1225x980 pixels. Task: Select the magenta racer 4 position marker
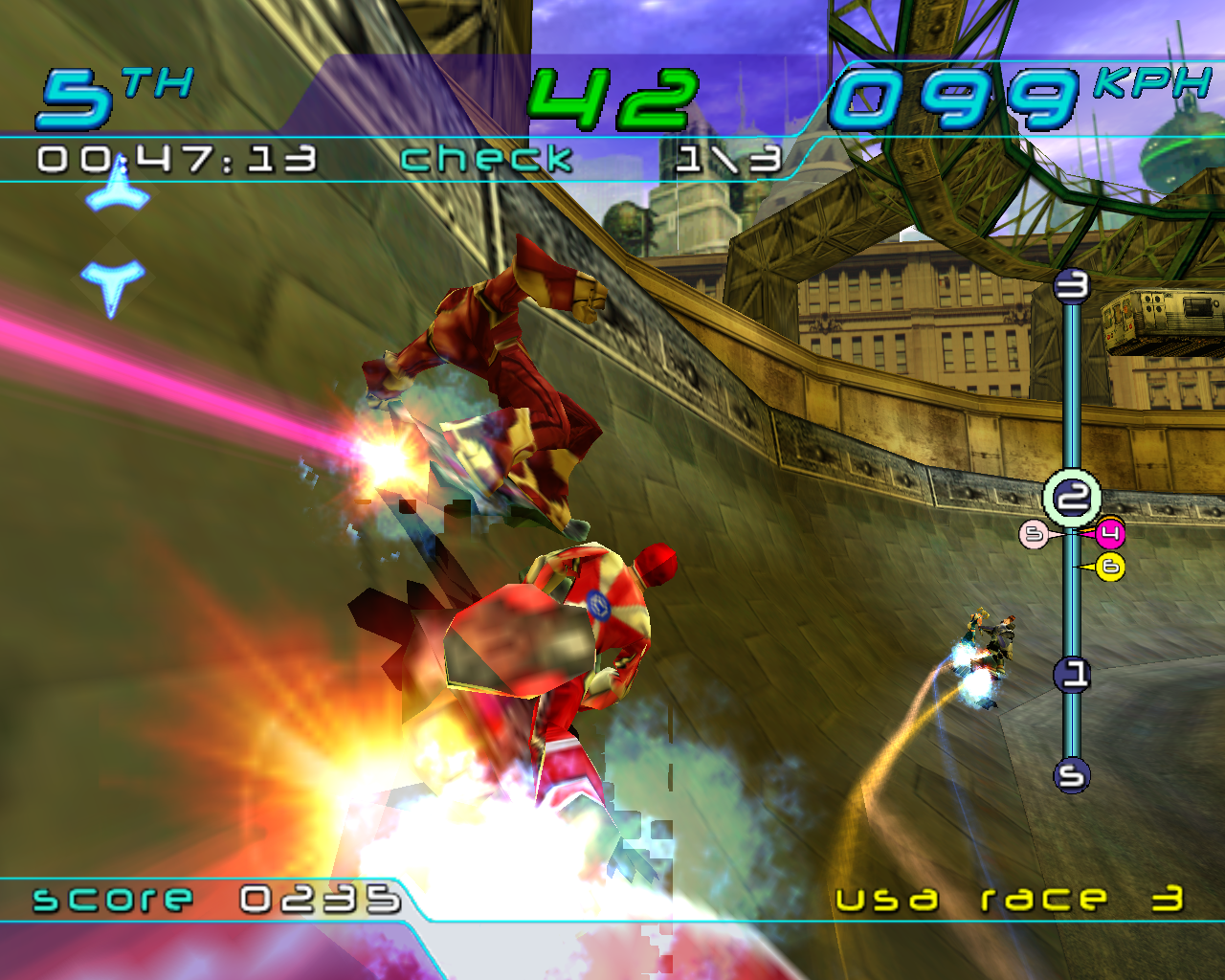click(x=1109, y=533)
